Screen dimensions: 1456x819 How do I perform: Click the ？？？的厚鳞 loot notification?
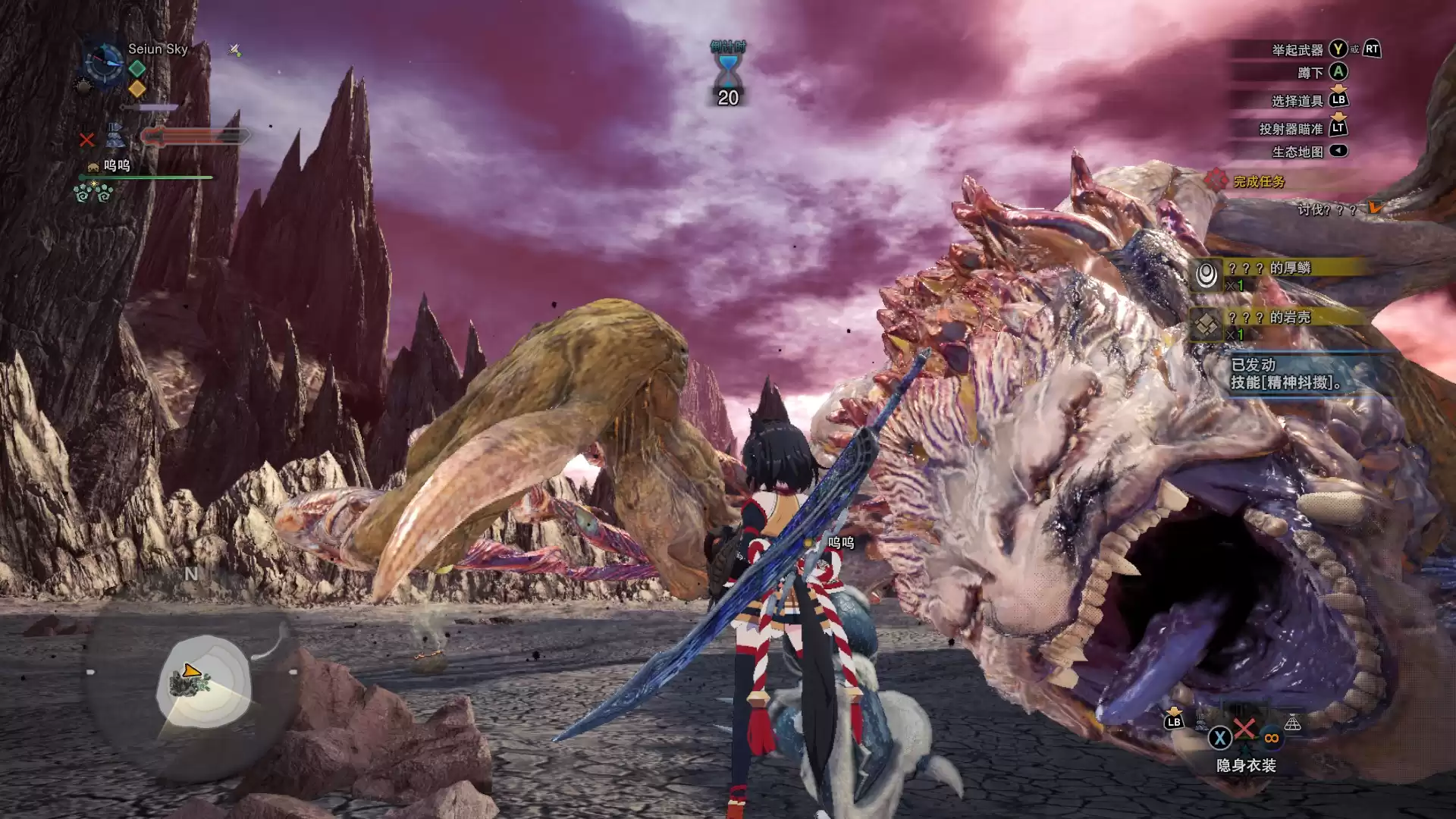[x=1282, y=275]
